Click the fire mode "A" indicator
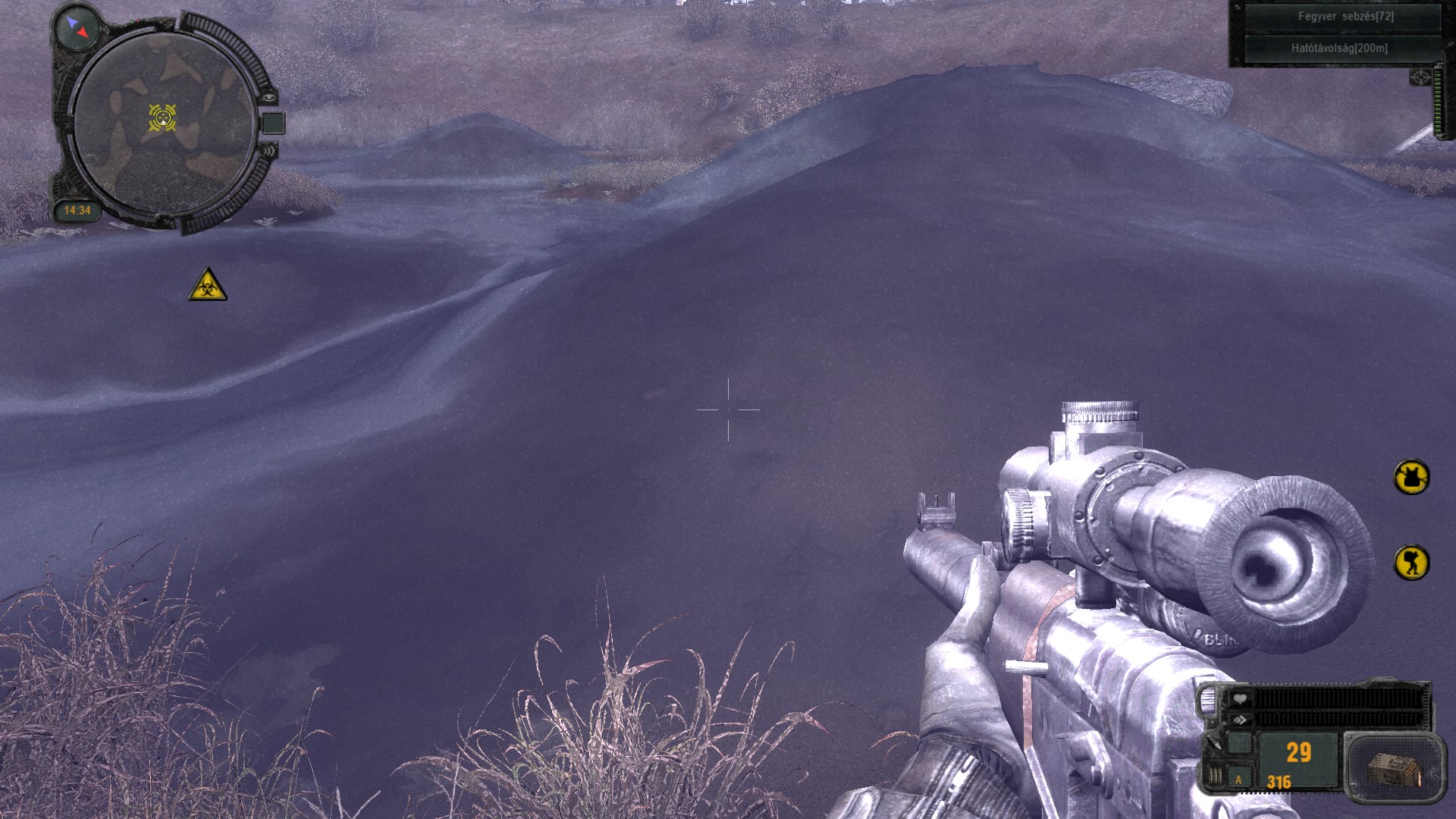Viewport: 1456px width, 819px height. [1239, 779]
